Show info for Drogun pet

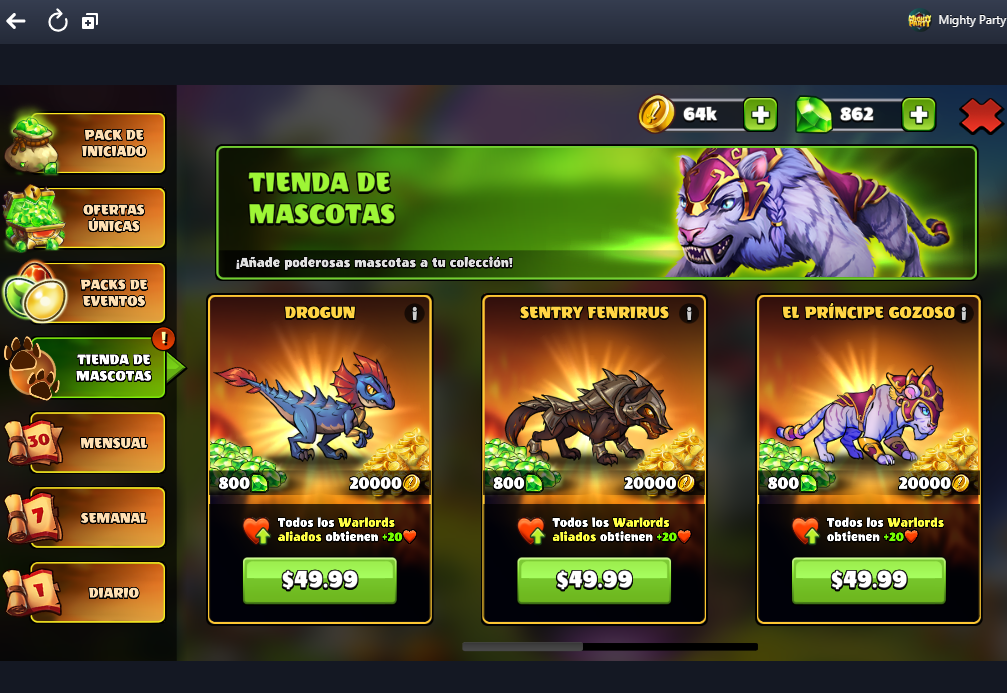[x=414, y=313]
